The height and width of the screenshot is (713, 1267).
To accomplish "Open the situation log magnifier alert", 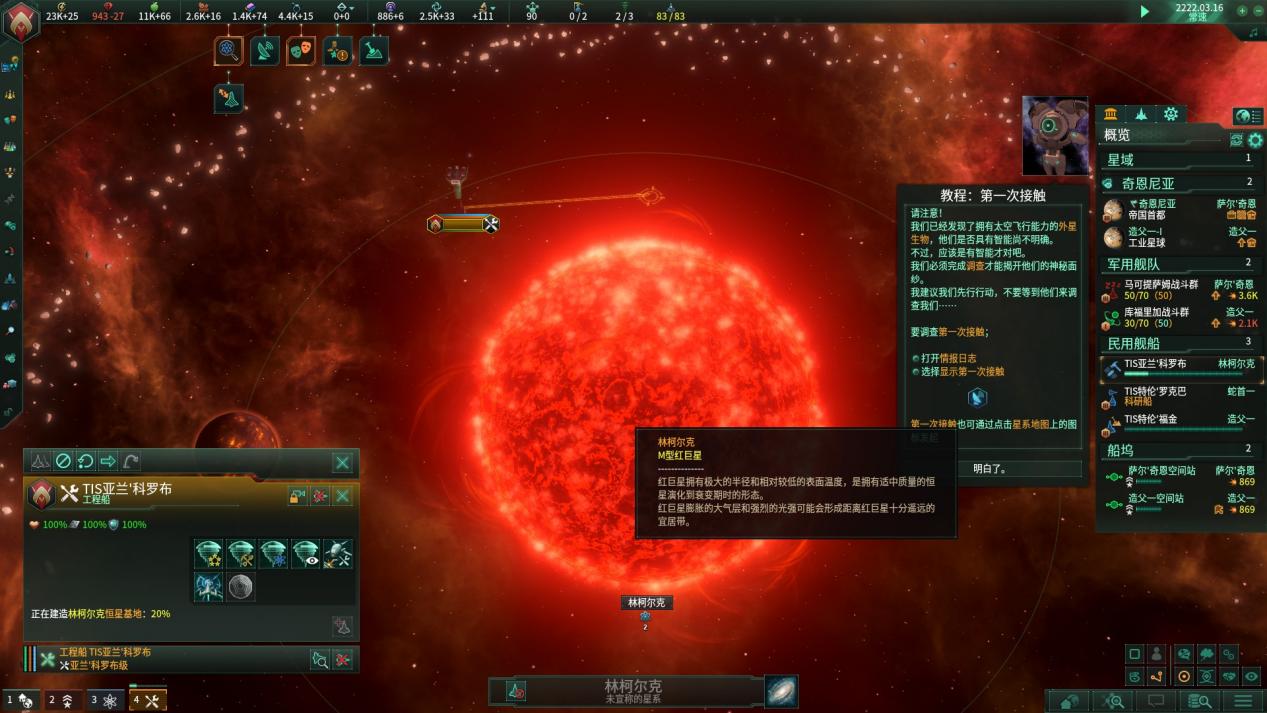I will click(x=229, y=50).
